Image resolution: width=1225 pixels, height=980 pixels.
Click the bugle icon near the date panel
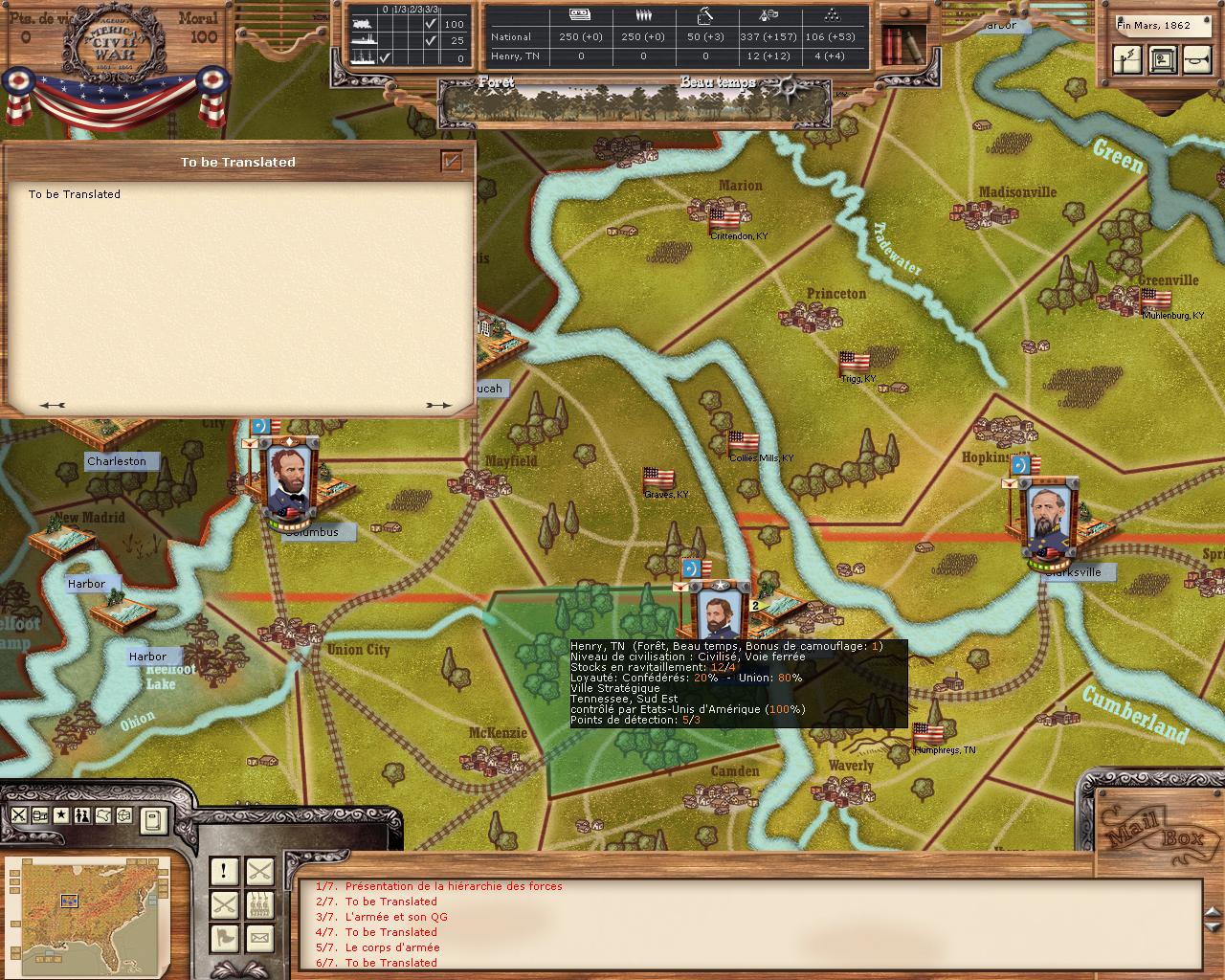(x=1198, y=58)
